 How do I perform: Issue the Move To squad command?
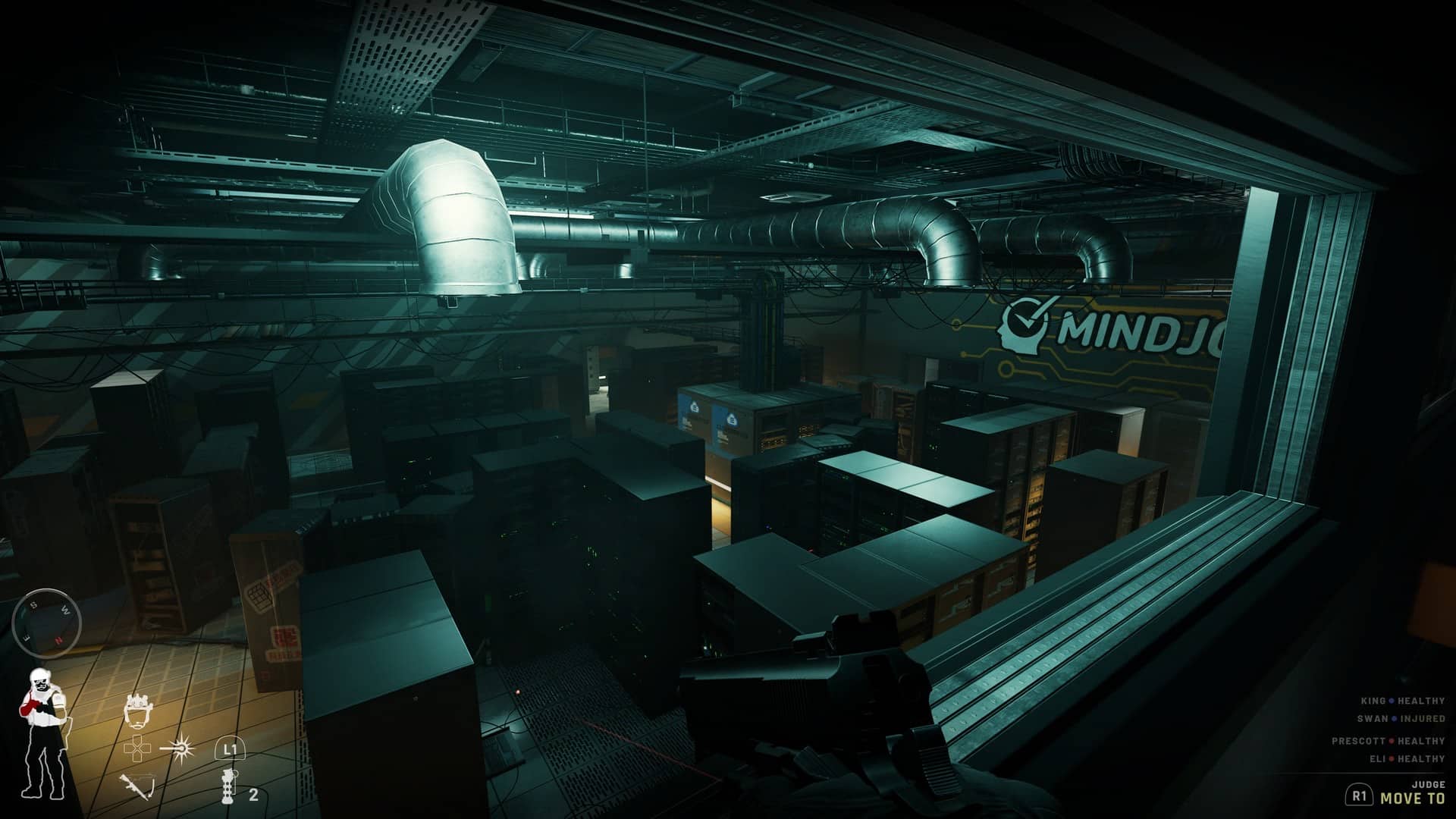click(1412, 798)
